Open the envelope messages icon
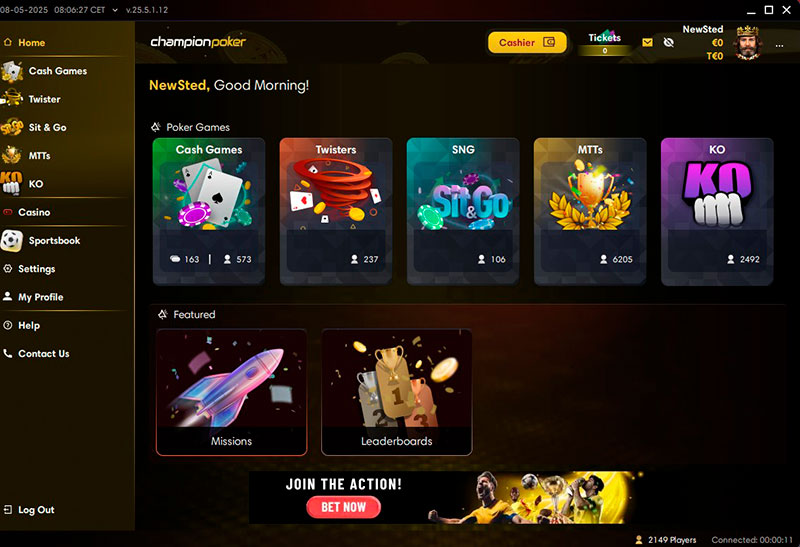 pyautogui.click(x=647, y=43)
